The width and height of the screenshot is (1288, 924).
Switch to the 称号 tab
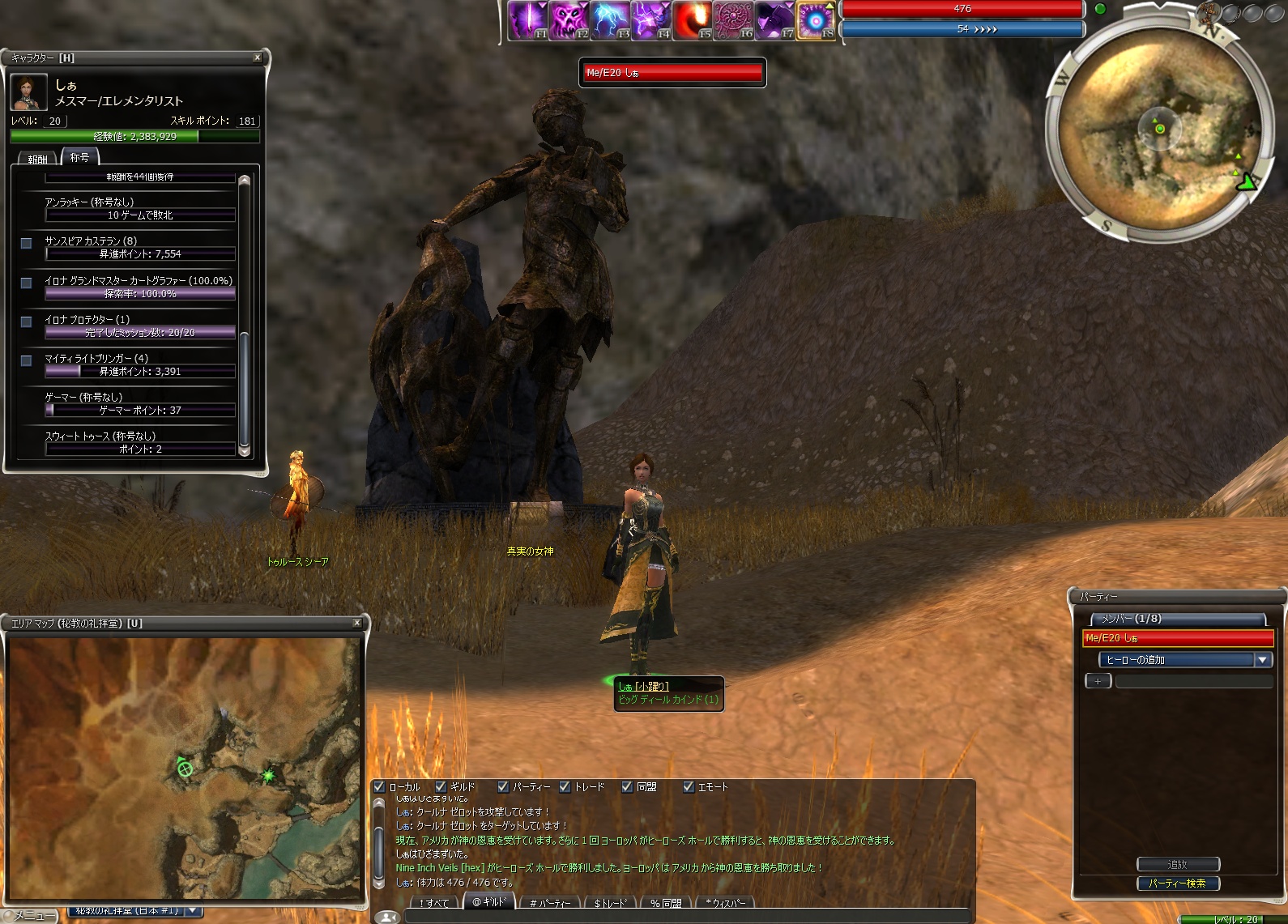[79, 157]
